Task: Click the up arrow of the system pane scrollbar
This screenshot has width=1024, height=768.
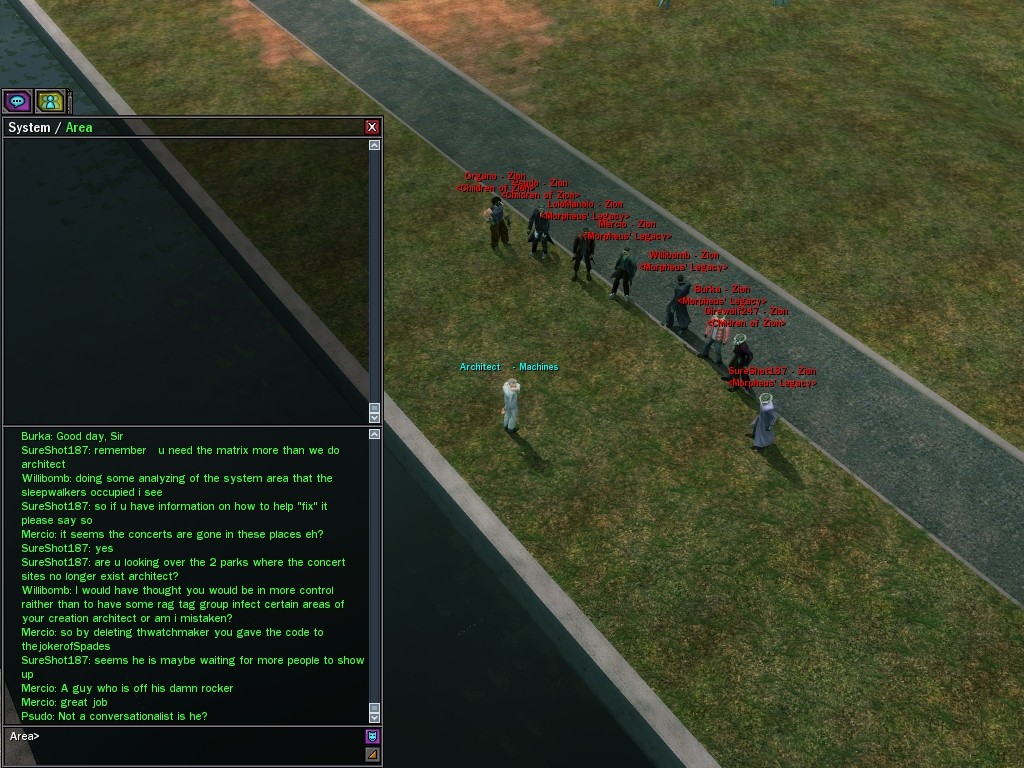Action: pyautogui.click(x=375, y=145)
